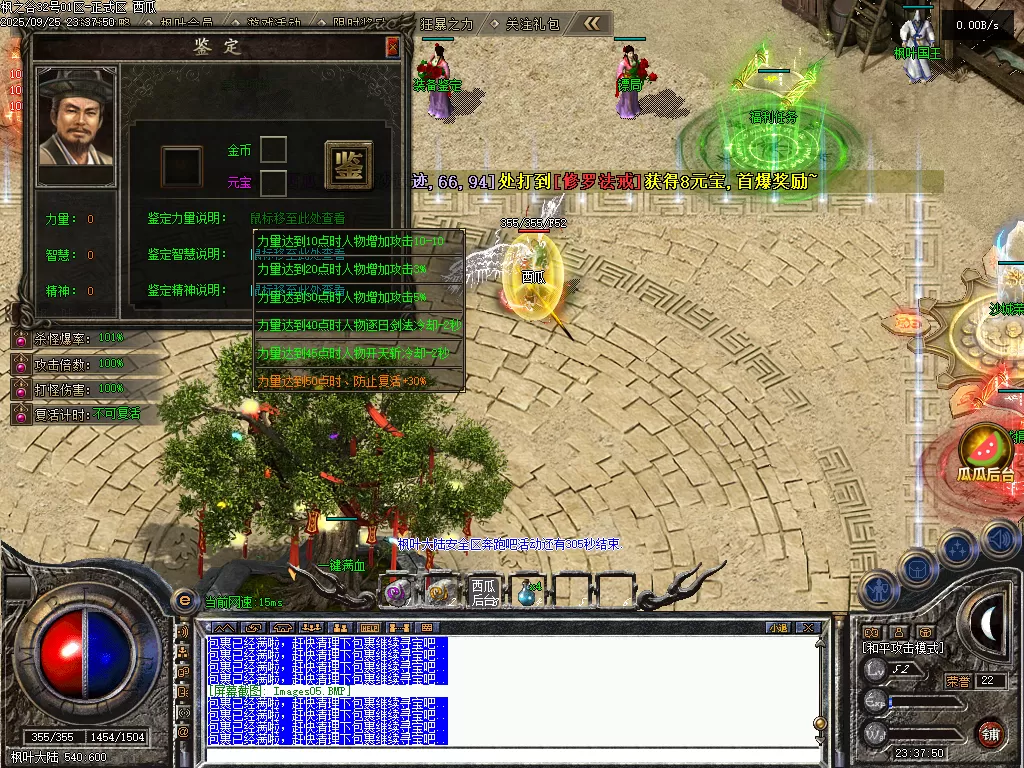Image resolution: width=1024 pixels, height=768 pixels.
Task: Open the character panel round button
Action: click(x=877, y=590)
